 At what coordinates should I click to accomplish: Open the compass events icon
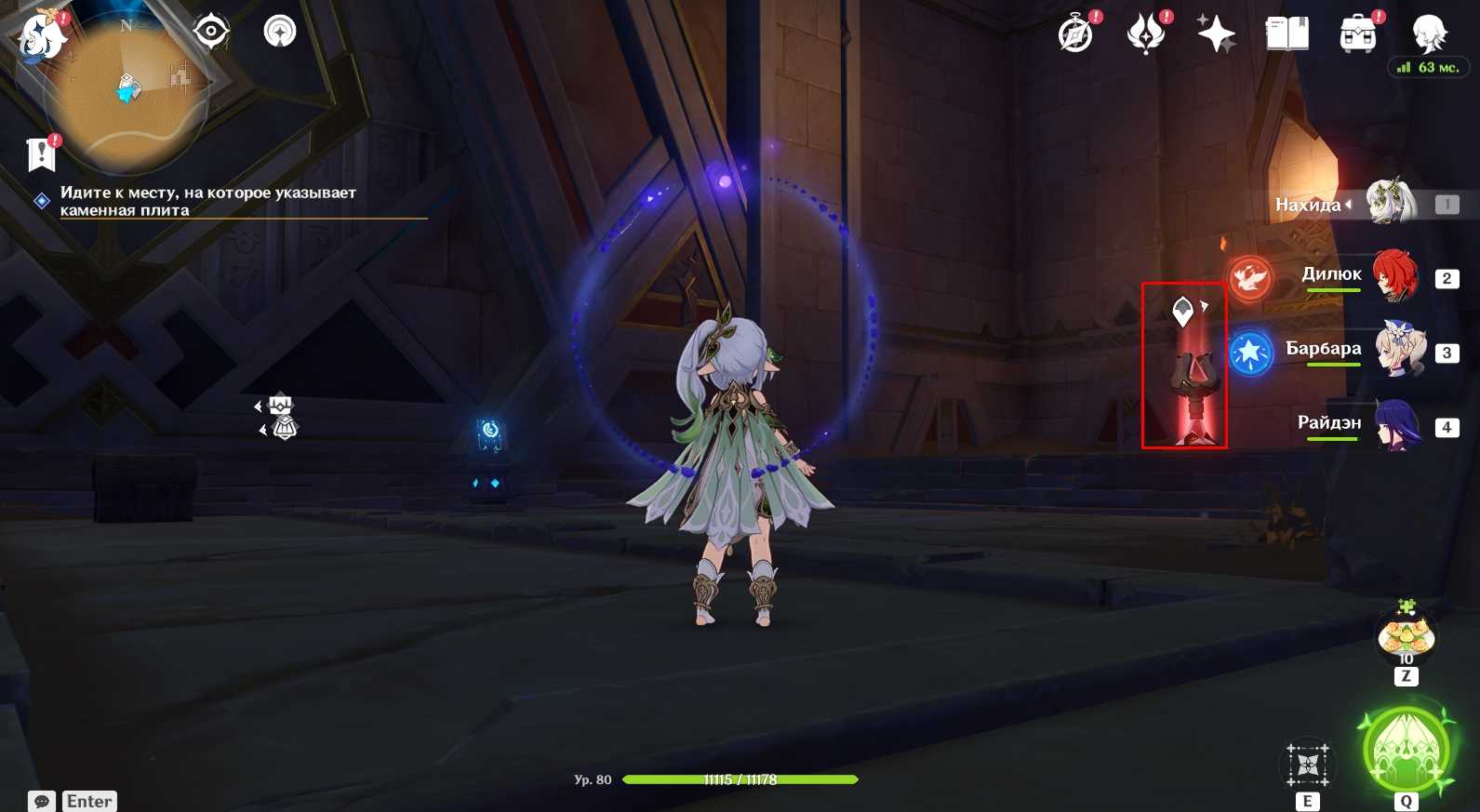[x=1076, y=35]
